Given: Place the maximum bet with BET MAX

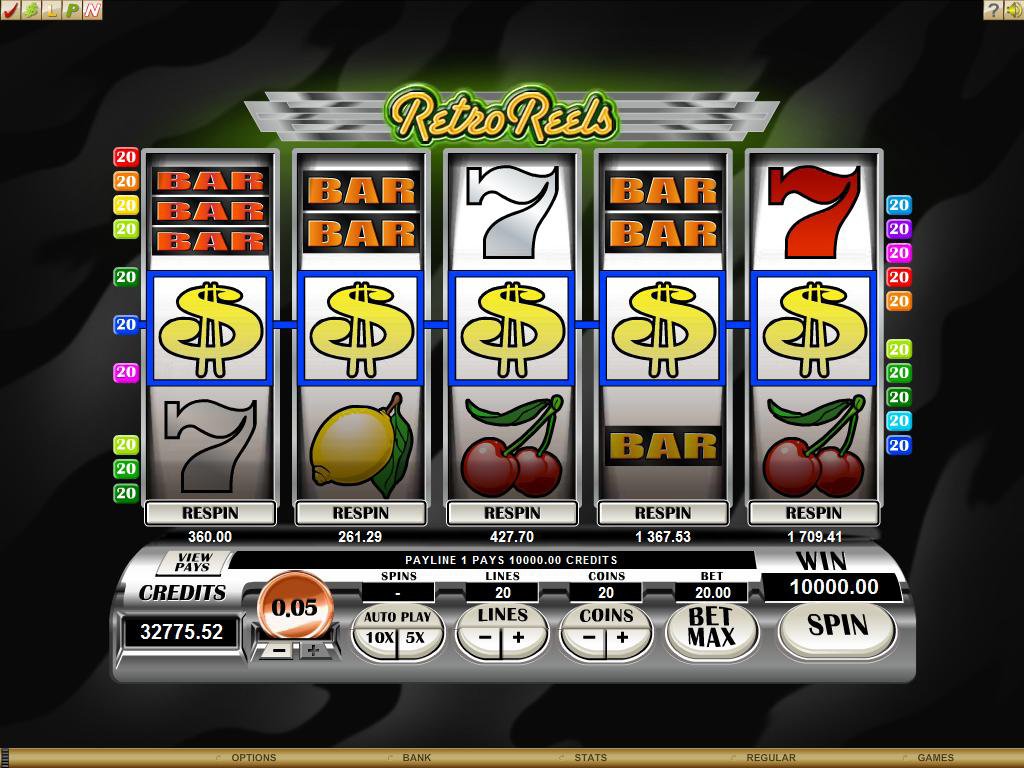Looking at the screenshot, I should click(x=711, y=628).
